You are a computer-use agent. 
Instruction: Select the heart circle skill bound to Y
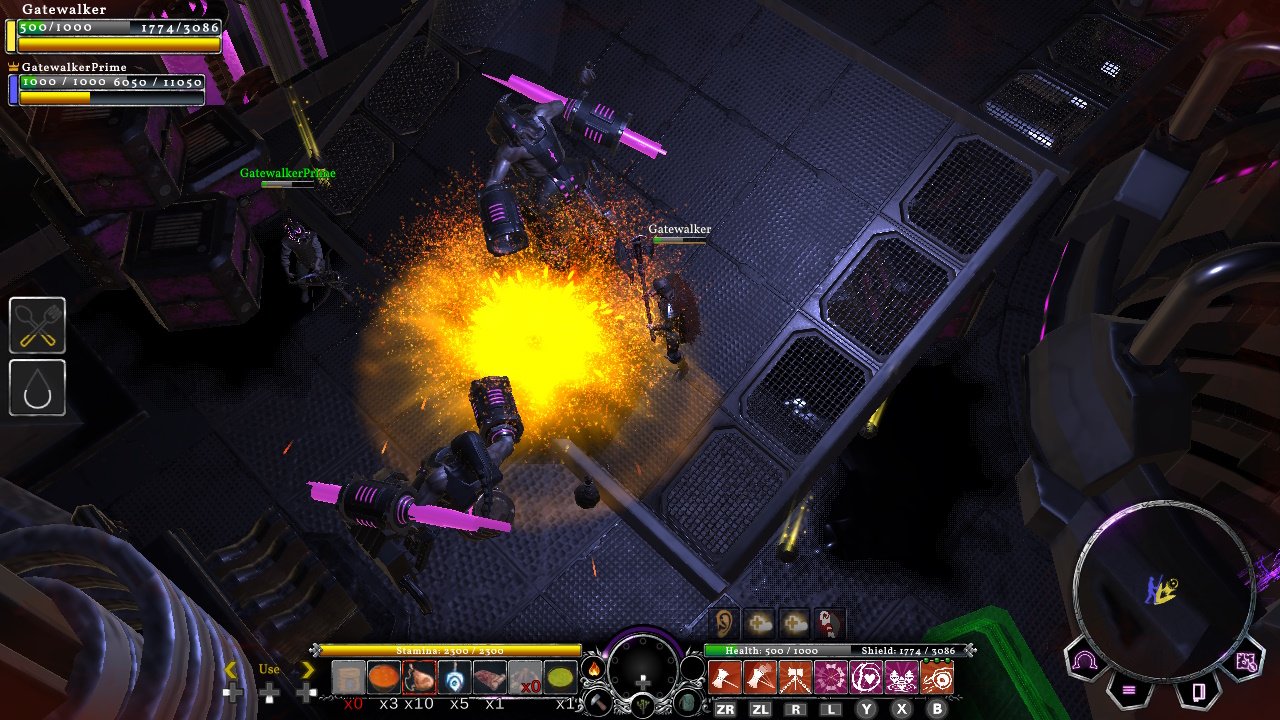tap(865, 677)
